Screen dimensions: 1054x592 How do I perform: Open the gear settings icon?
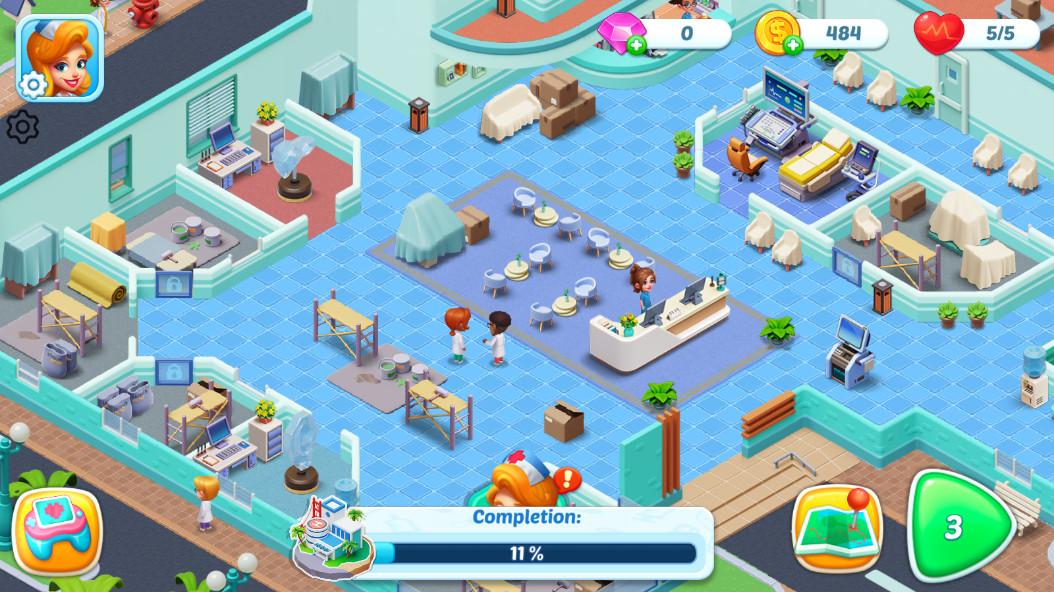(x=22, y=127)
